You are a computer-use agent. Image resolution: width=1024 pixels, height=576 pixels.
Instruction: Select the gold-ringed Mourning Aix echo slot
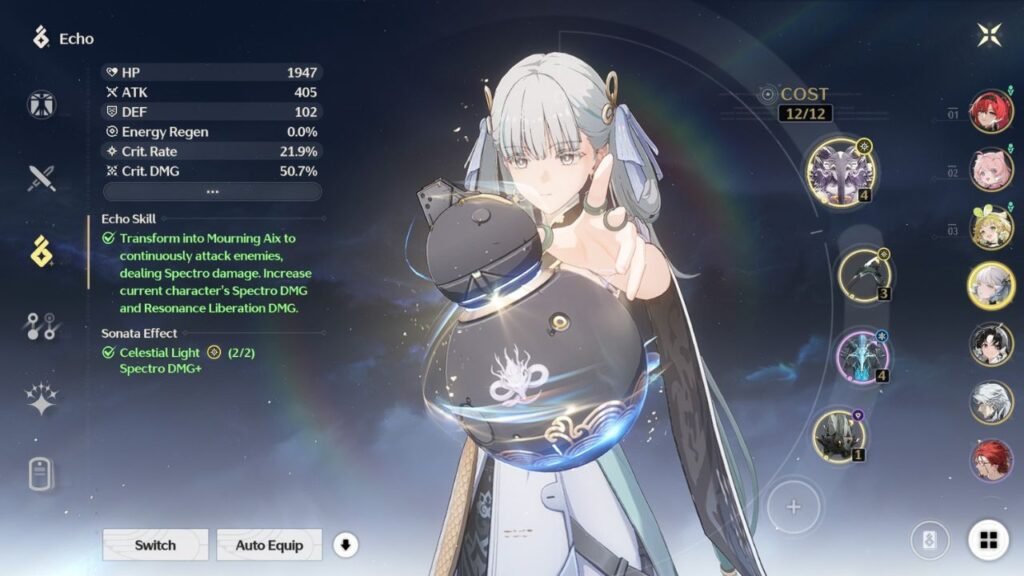point(839,170)
